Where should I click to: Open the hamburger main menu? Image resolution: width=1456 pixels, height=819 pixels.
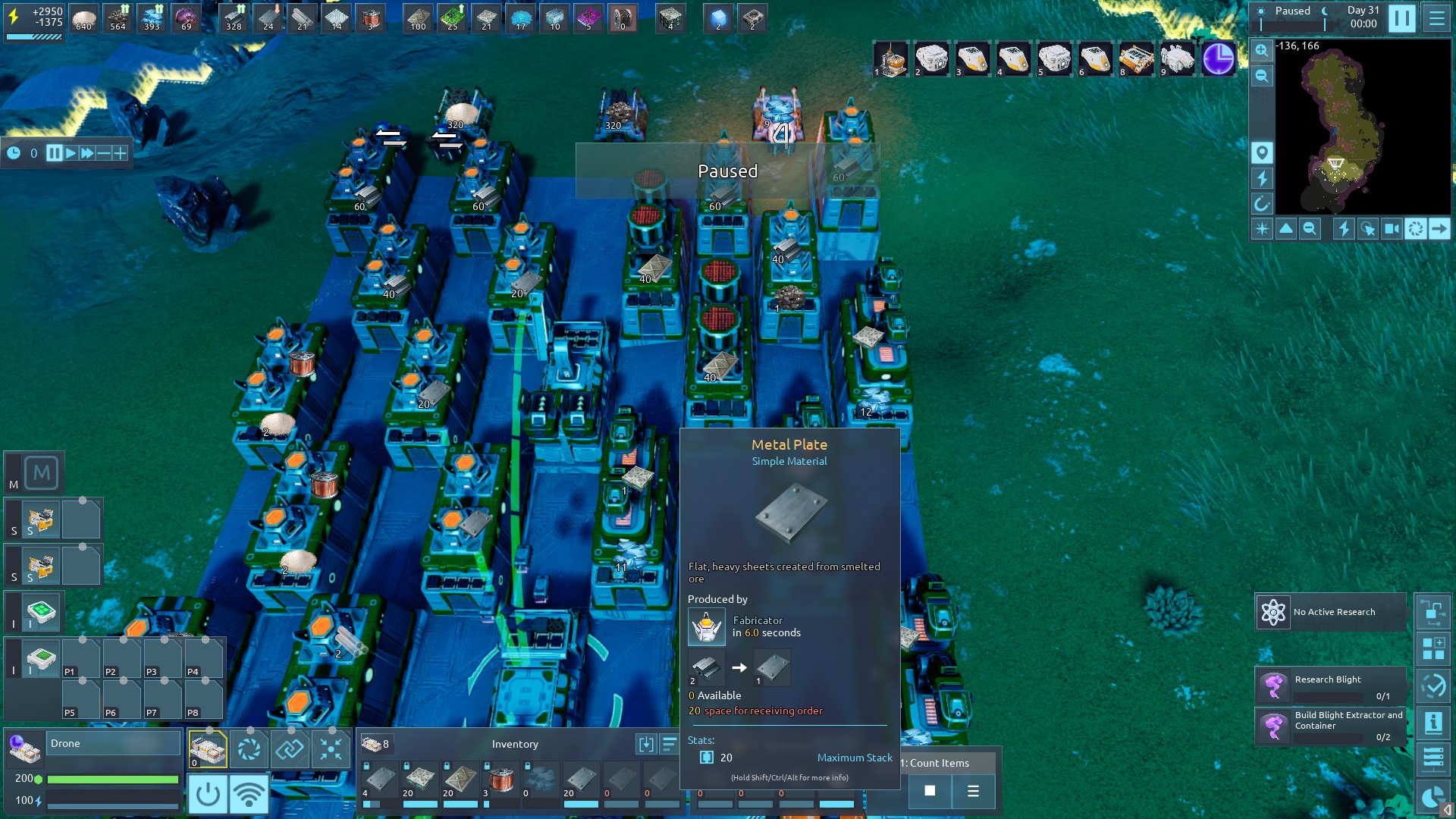pos(1436,18)
